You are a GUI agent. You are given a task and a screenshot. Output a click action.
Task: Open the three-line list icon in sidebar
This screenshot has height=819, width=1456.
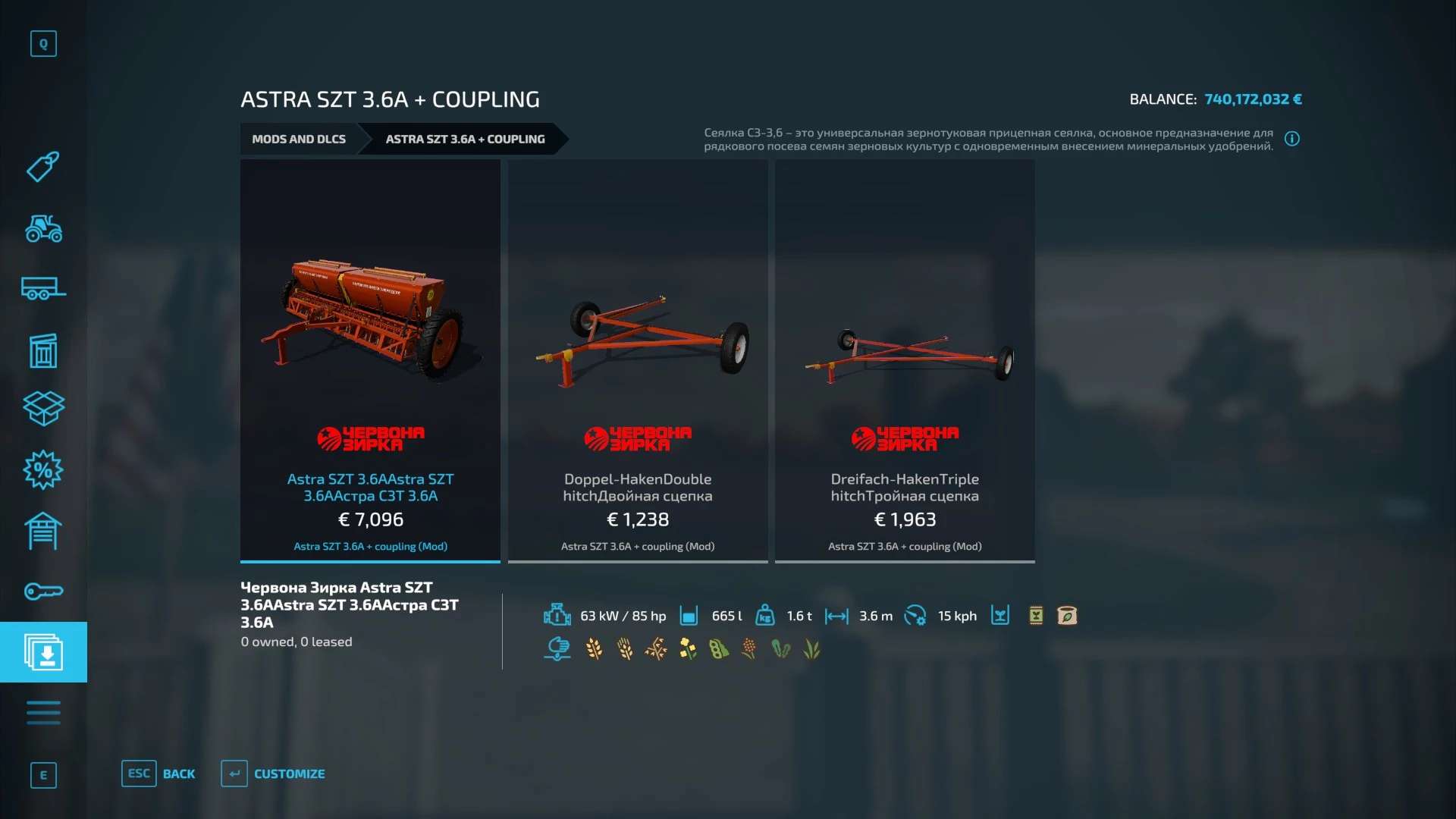(x=43, y=713)
